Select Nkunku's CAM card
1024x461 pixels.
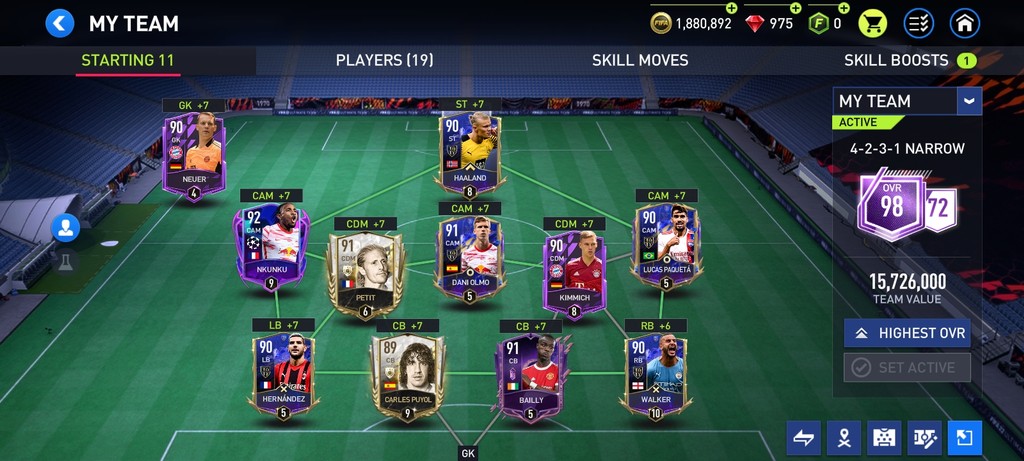270,246
